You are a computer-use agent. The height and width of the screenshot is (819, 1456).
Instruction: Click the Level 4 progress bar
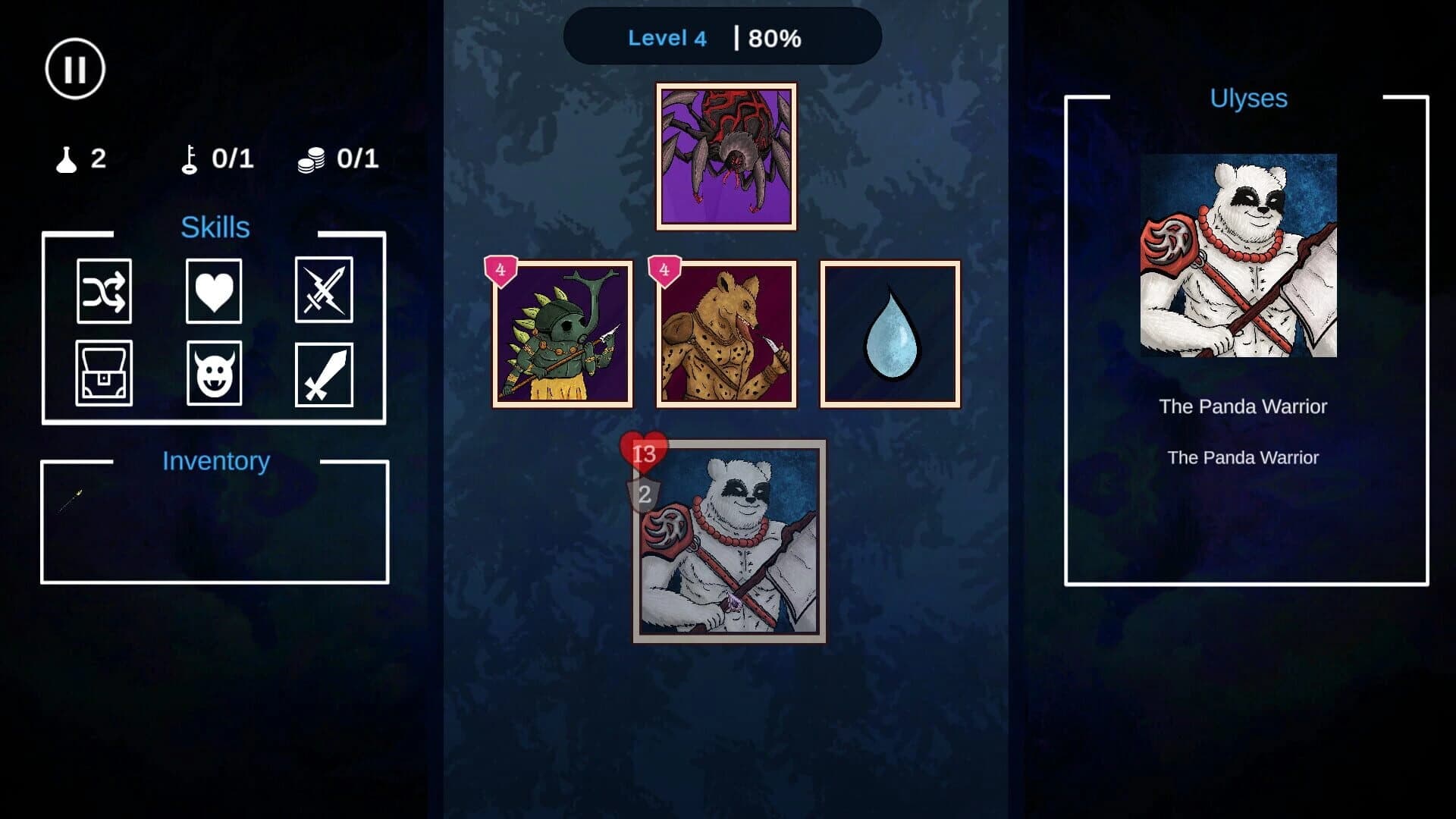[722, 38]
